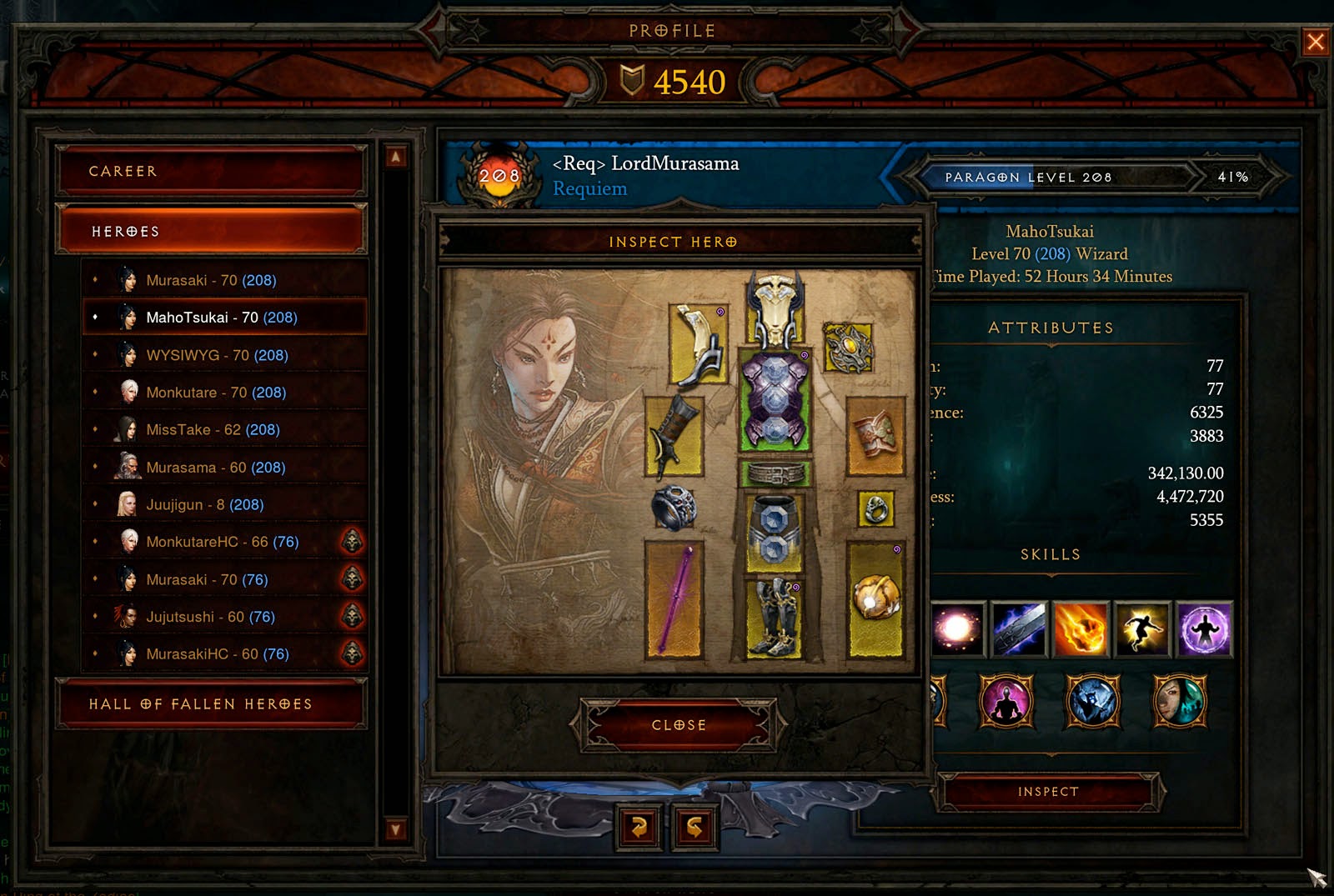Image resolution: width=1334 pixels, height=896 pixels.
Task: Switch to the Heroes section
Action: tap(211, 231)
